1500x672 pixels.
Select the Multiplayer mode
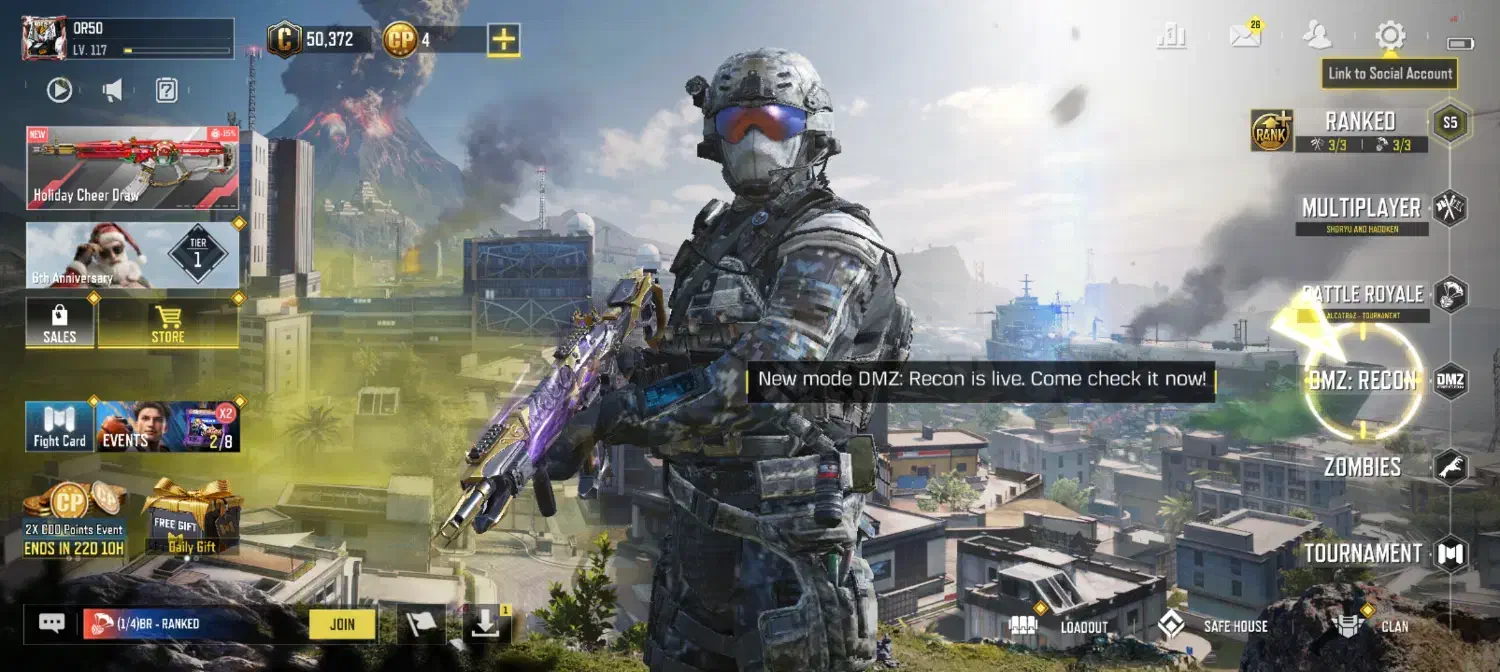point(1361,208)
